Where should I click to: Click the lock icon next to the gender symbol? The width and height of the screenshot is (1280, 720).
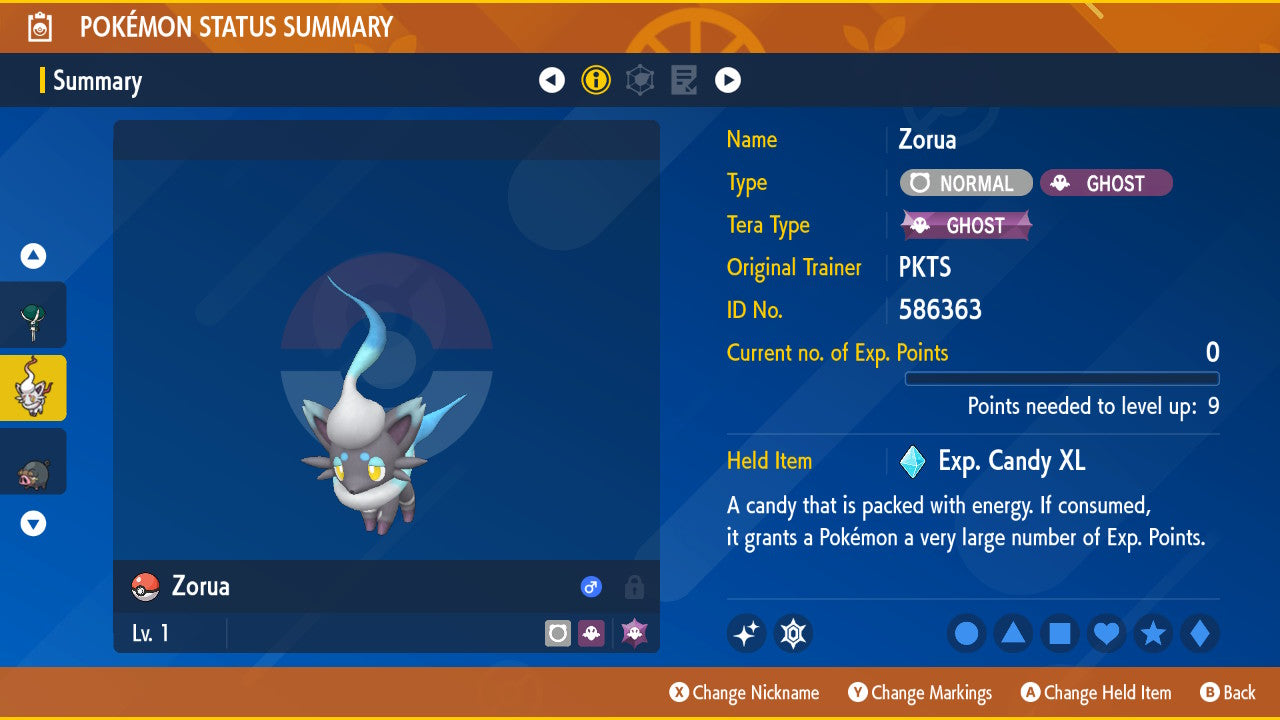pyautogui.click(x=633, y=587)
